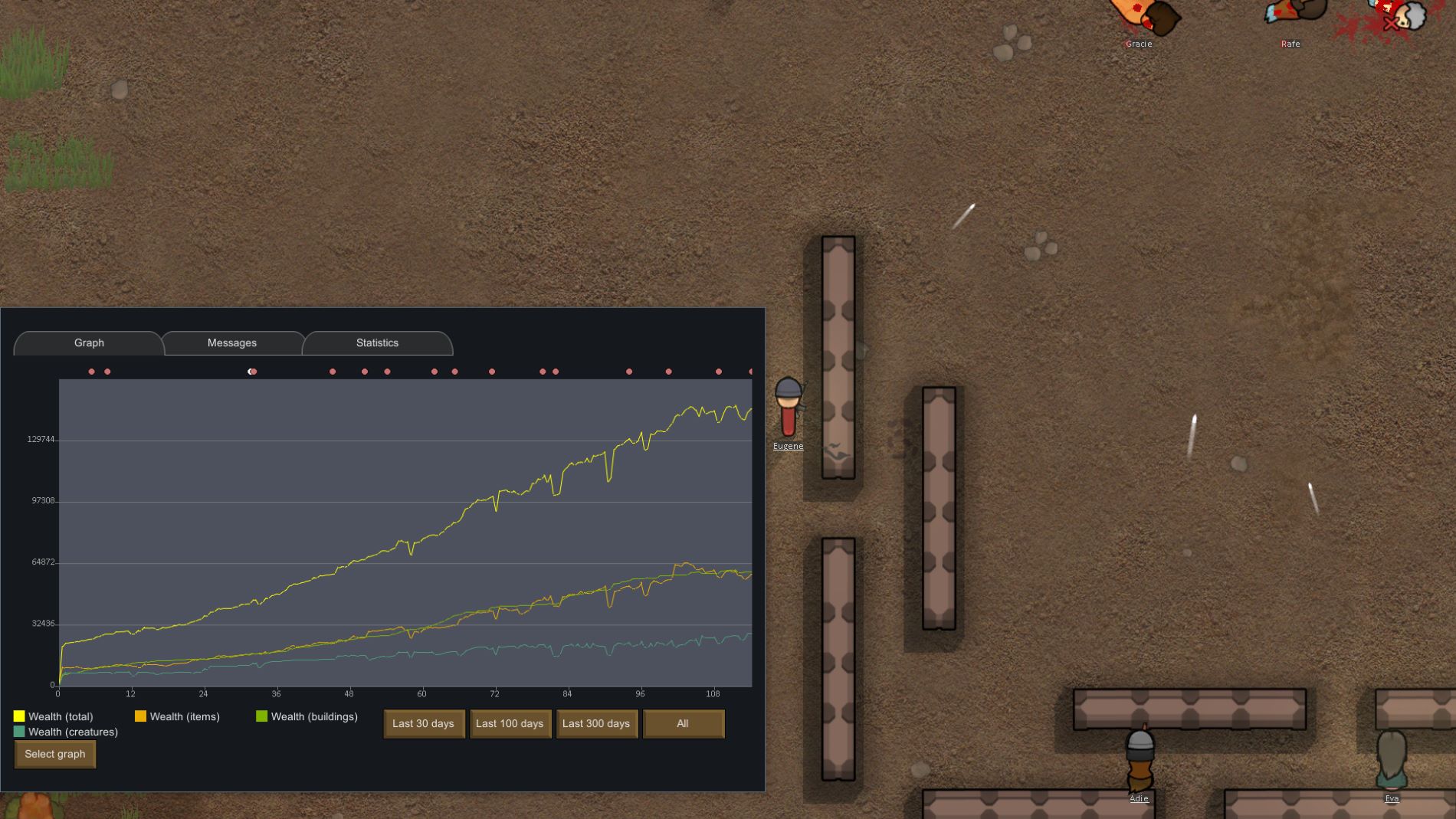1456x819 pixels.
Task: Open the Statistics tab
Action: [375, 342]
